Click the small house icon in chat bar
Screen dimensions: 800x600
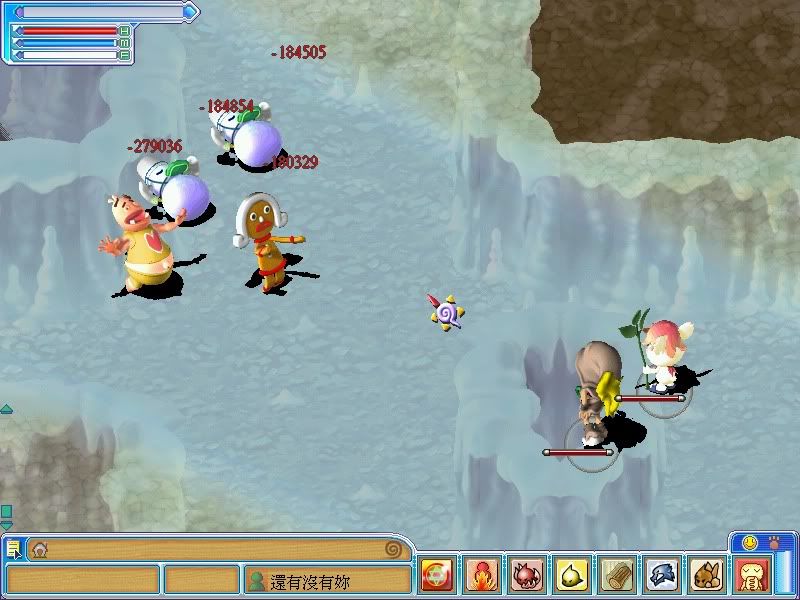click(x=40, y=549)
